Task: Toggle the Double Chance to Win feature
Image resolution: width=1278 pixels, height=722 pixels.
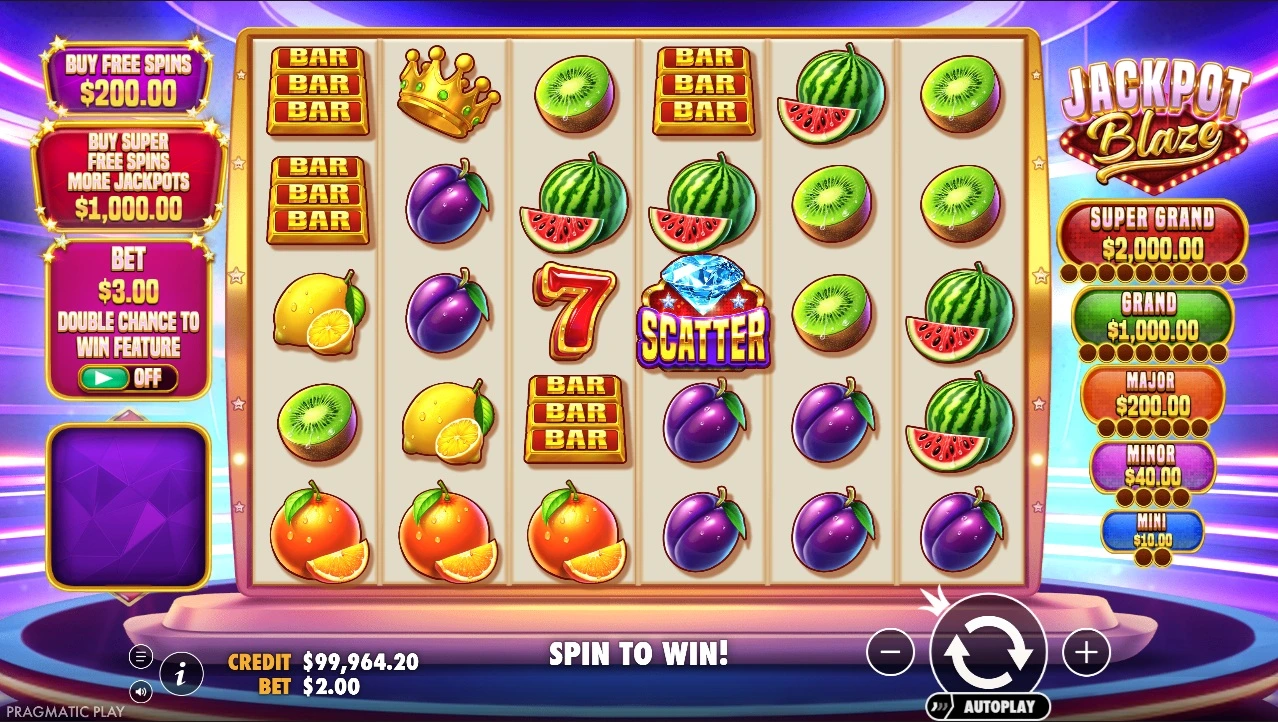Action: click(x=127, y=378)
